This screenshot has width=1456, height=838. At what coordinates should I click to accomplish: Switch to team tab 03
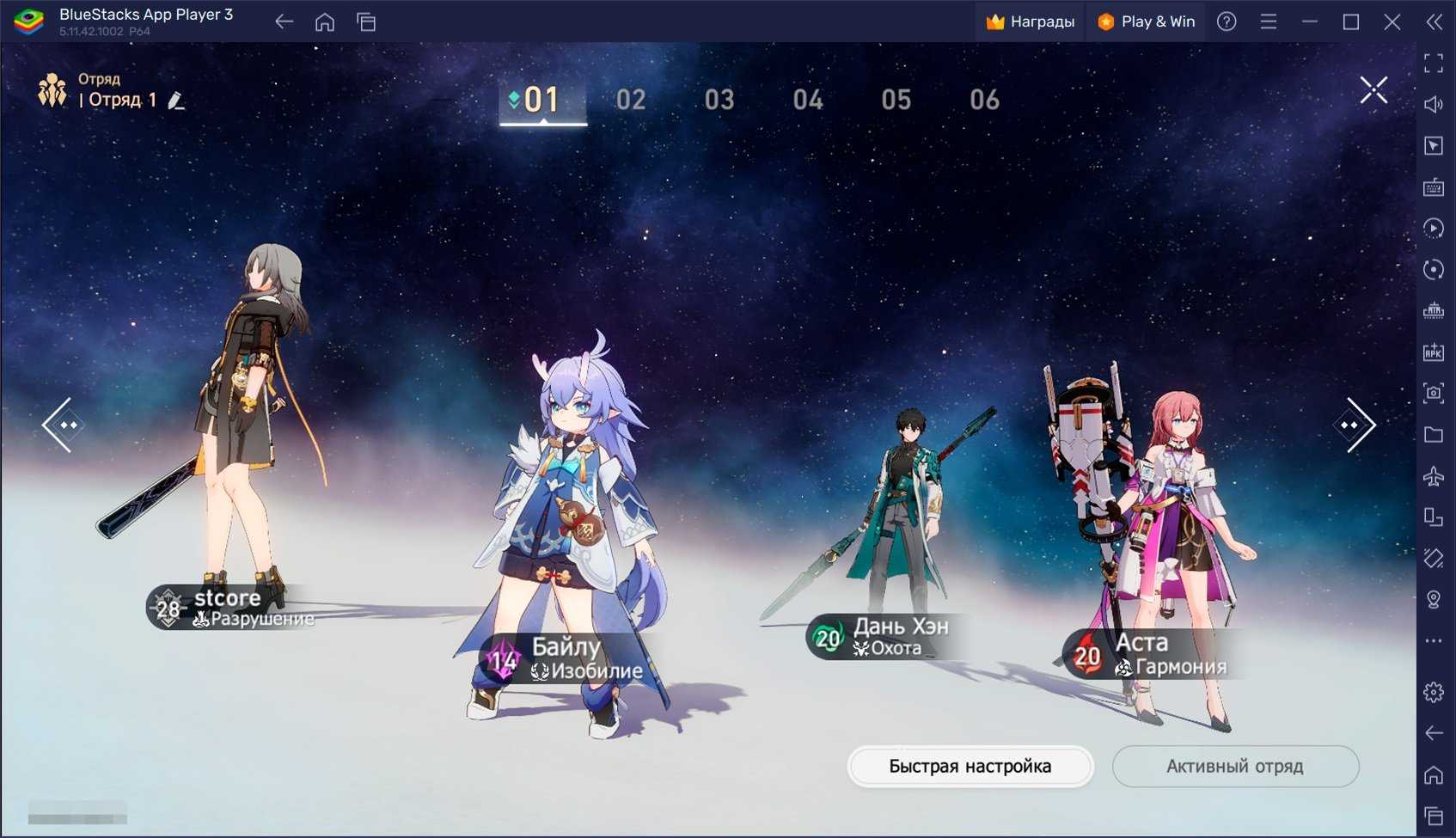coord(719,100)
